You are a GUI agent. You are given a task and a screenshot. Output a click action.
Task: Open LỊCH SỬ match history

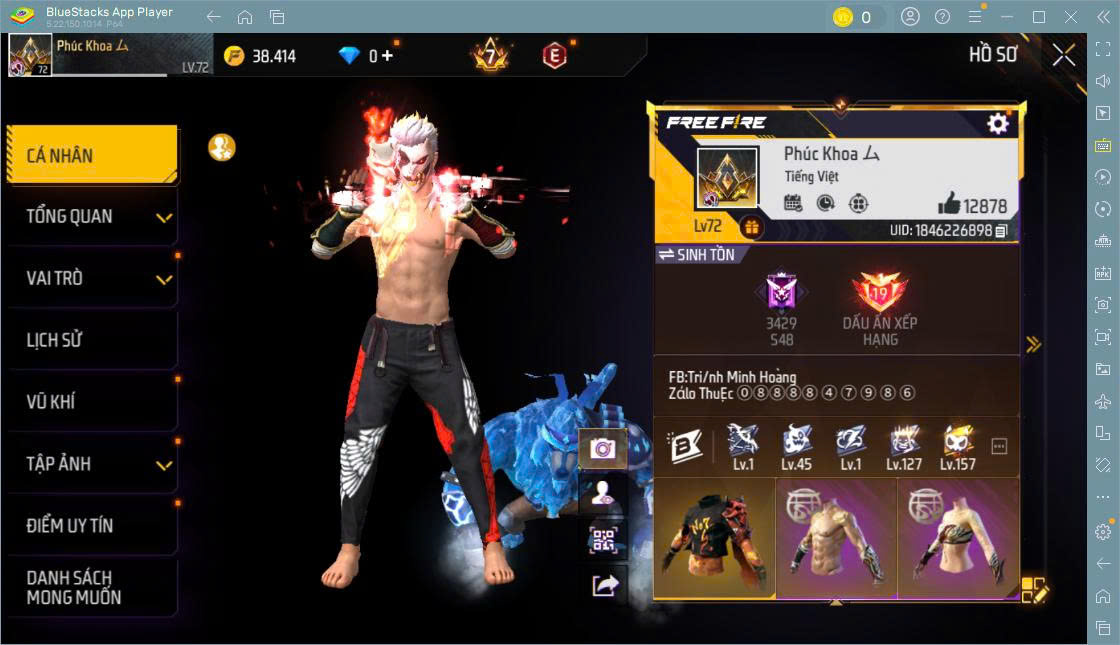point(92,340)
